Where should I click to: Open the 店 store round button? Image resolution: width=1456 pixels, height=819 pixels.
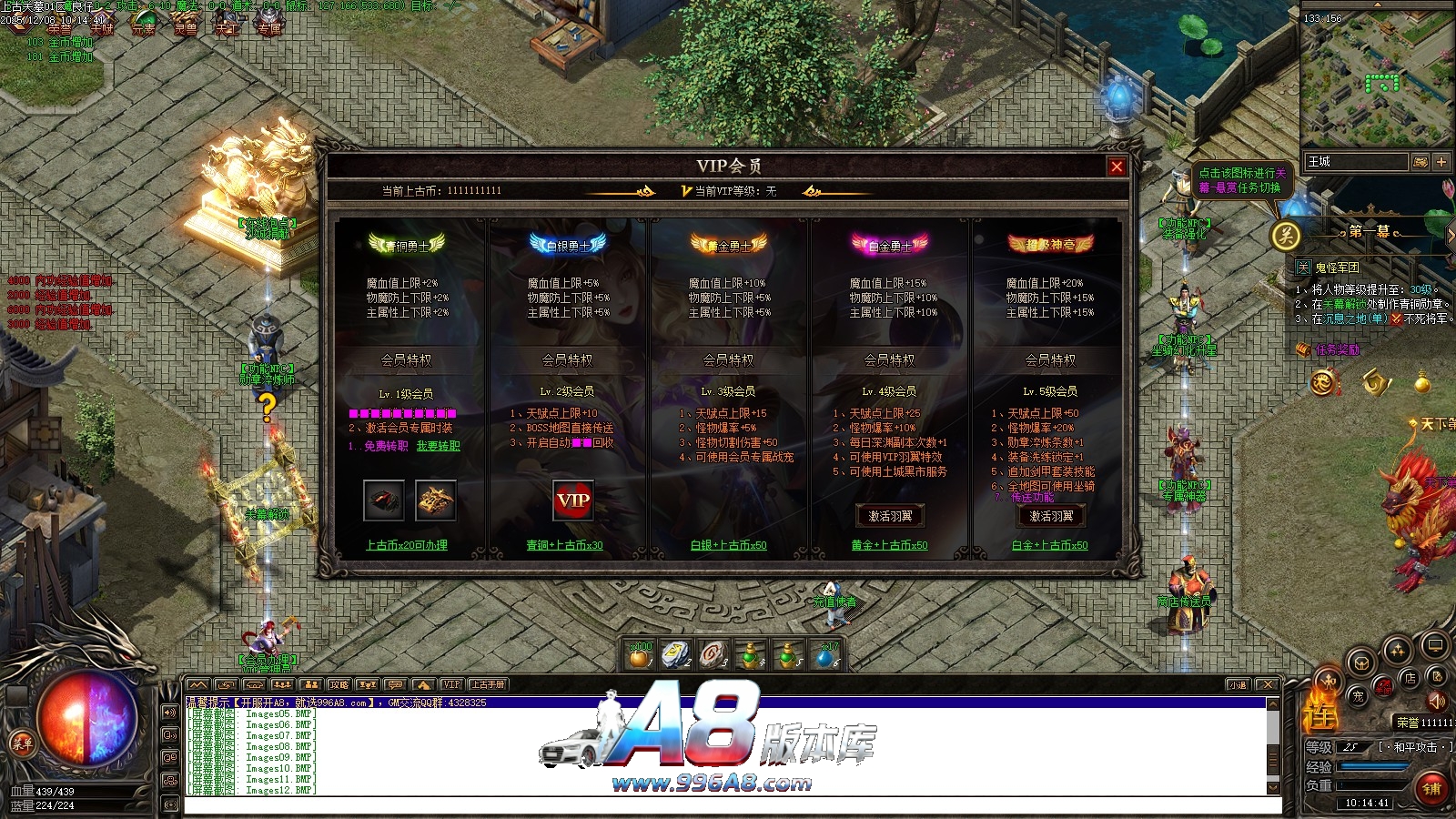point(1410,679)
